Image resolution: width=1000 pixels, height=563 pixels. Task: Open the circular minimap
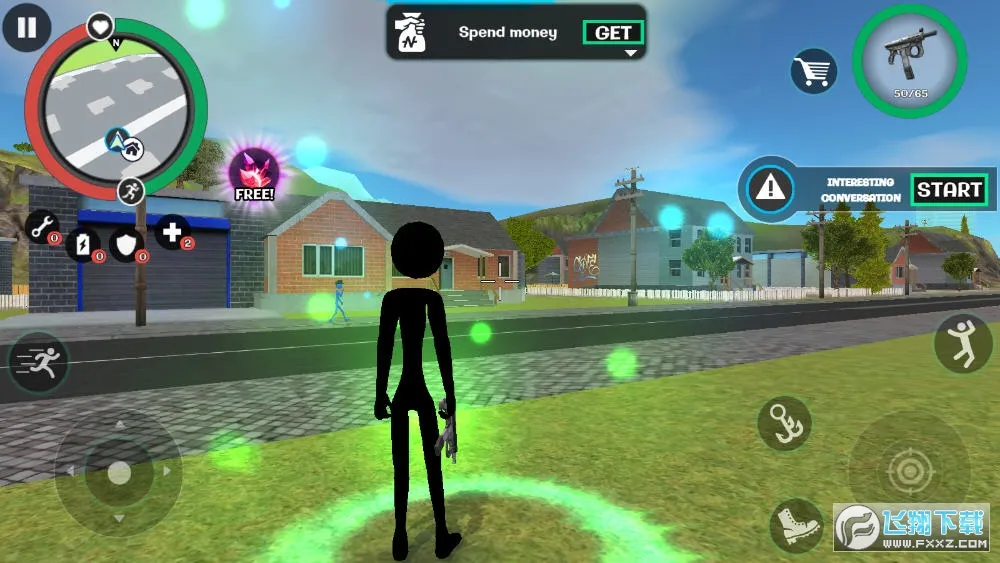[x=115, y=108]
